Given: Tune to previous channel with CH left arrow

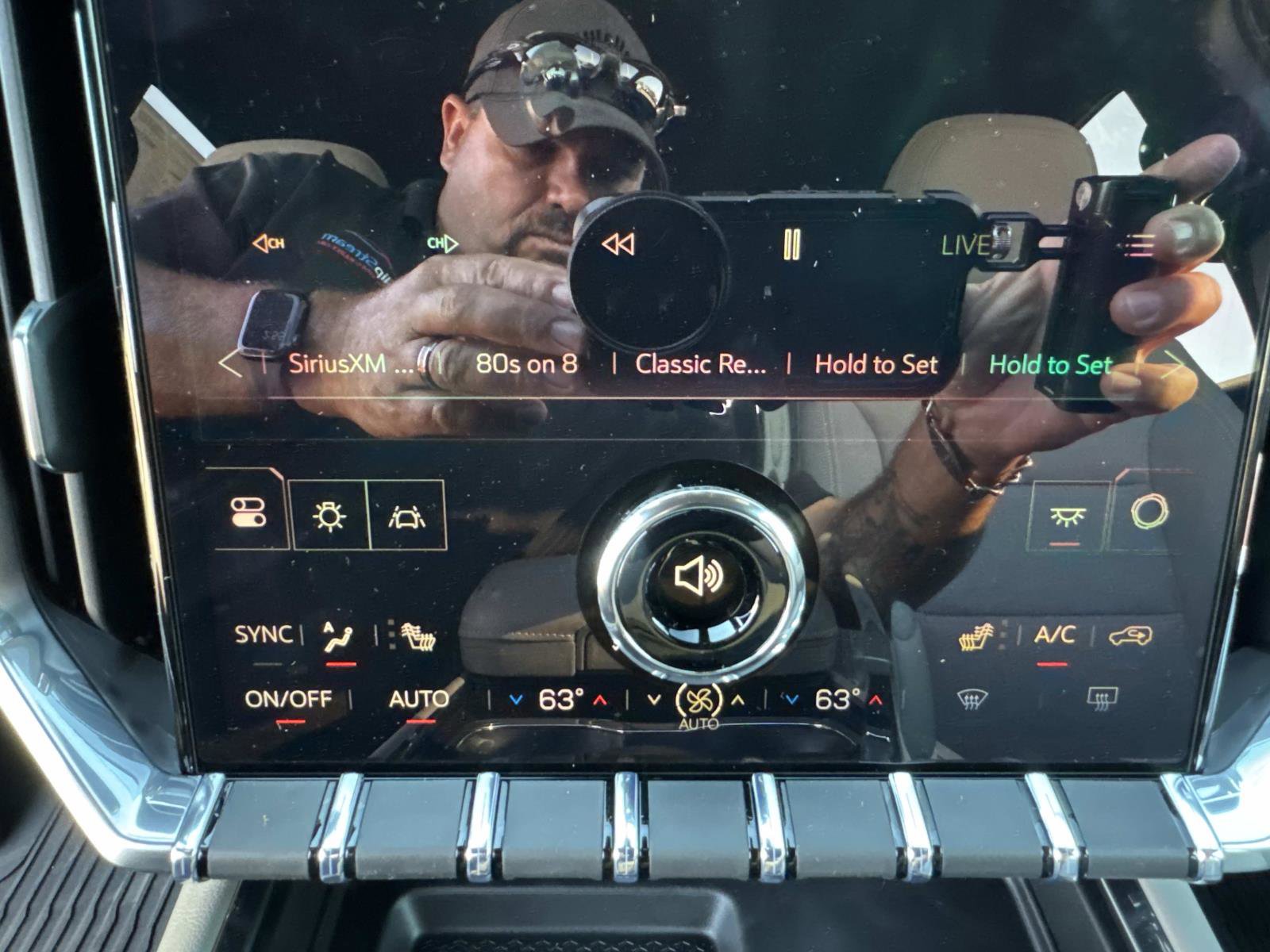Looking at the screenshot, I should [269, 244].
